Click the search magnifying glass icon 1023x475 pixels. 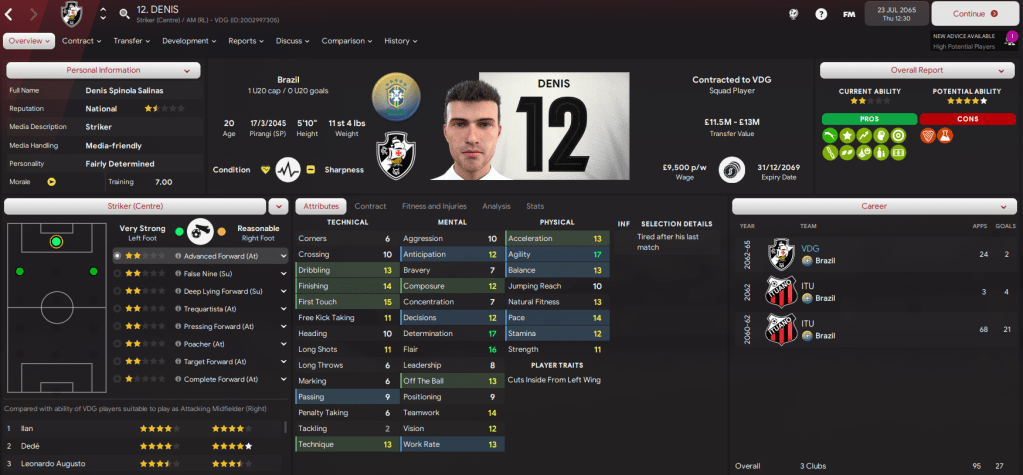pos(124,14)
